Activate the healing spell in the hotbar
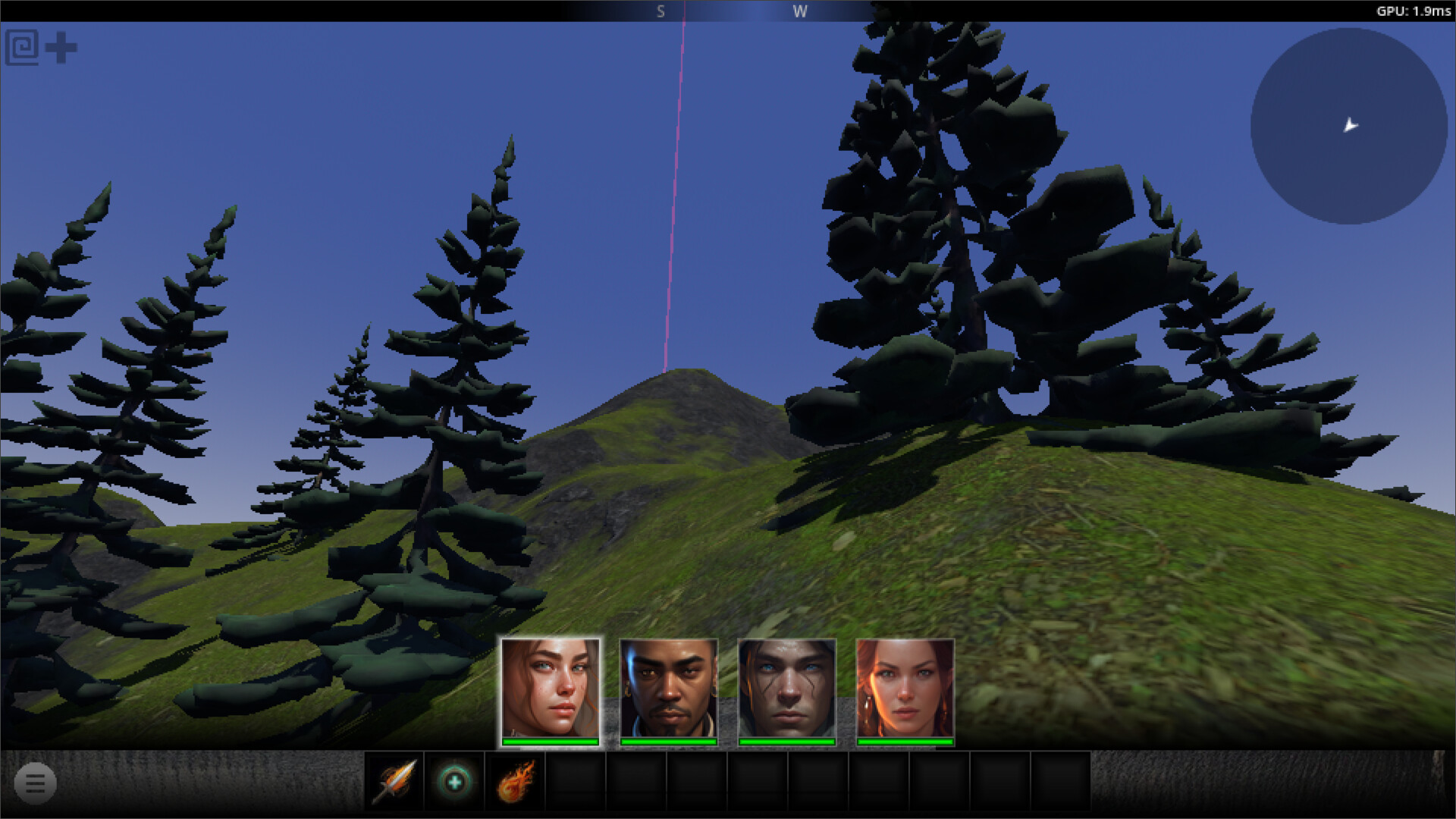This screenshot has width=1456, height=819. click(453, 783)
